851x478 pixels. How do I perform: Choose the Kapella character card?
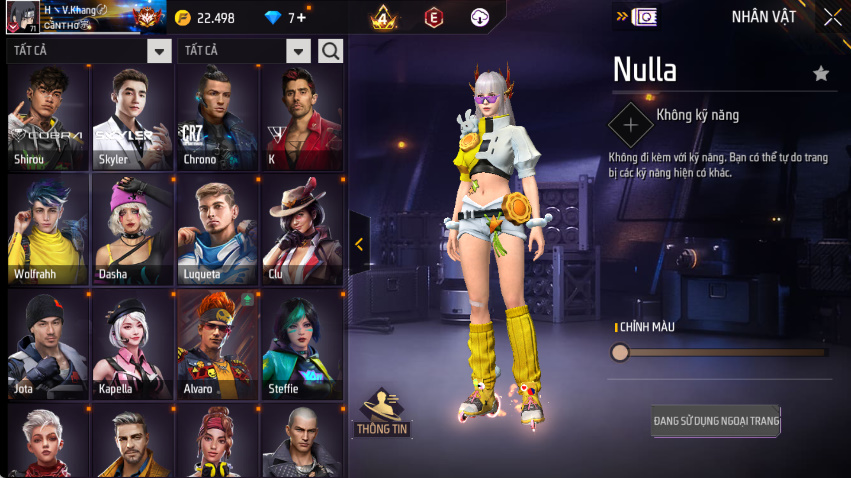[x=132, y=345]
